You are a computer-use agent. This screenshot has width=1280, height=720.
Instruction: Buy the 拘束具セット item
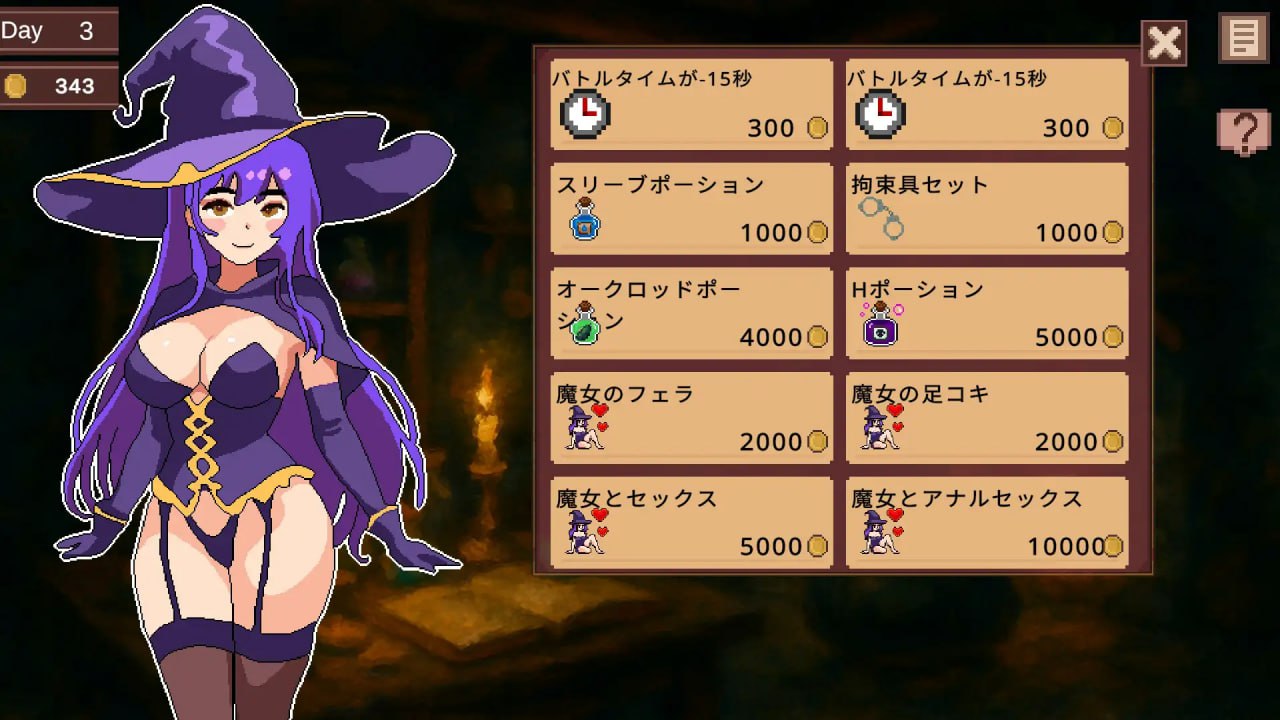click(986, 208)
